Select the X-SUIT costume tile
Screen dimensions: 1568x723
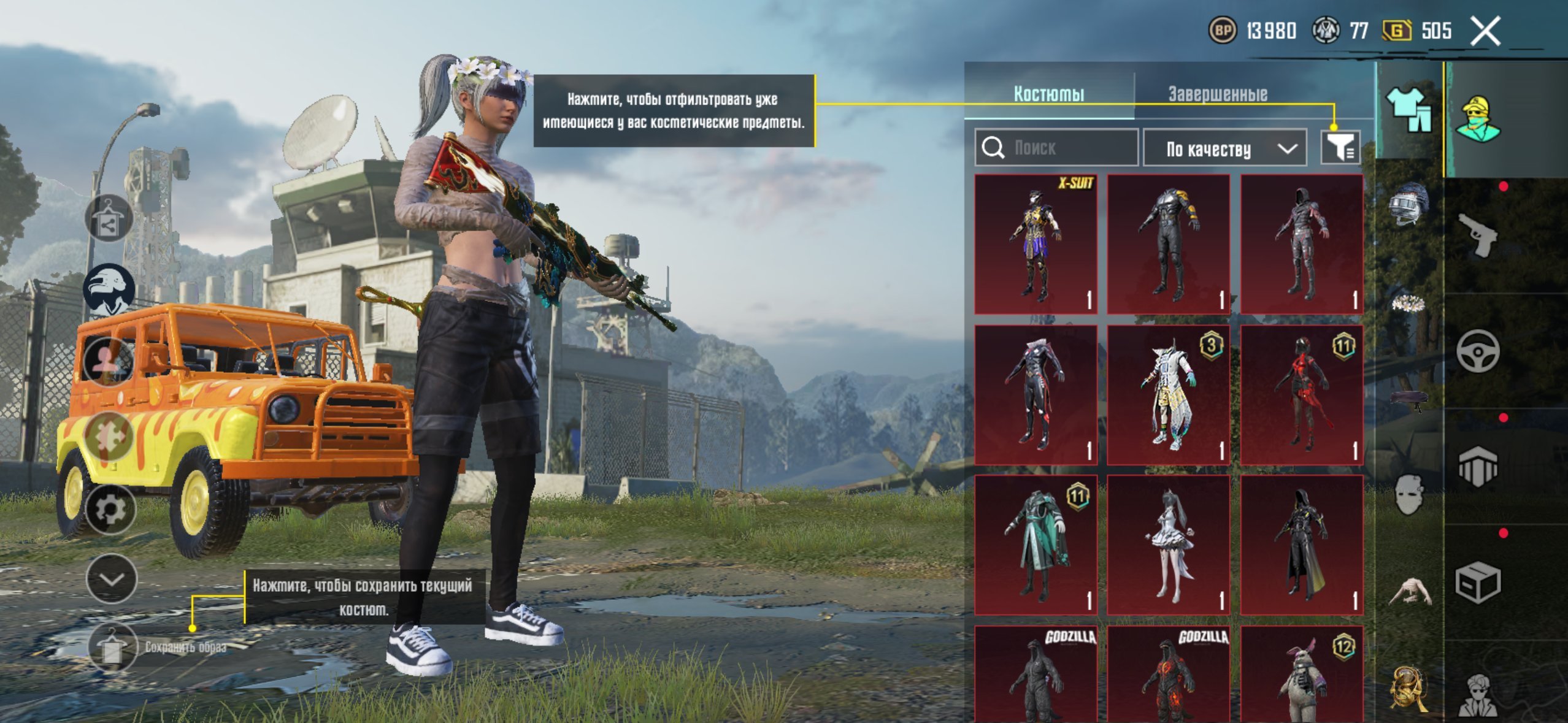[1036, 244]
